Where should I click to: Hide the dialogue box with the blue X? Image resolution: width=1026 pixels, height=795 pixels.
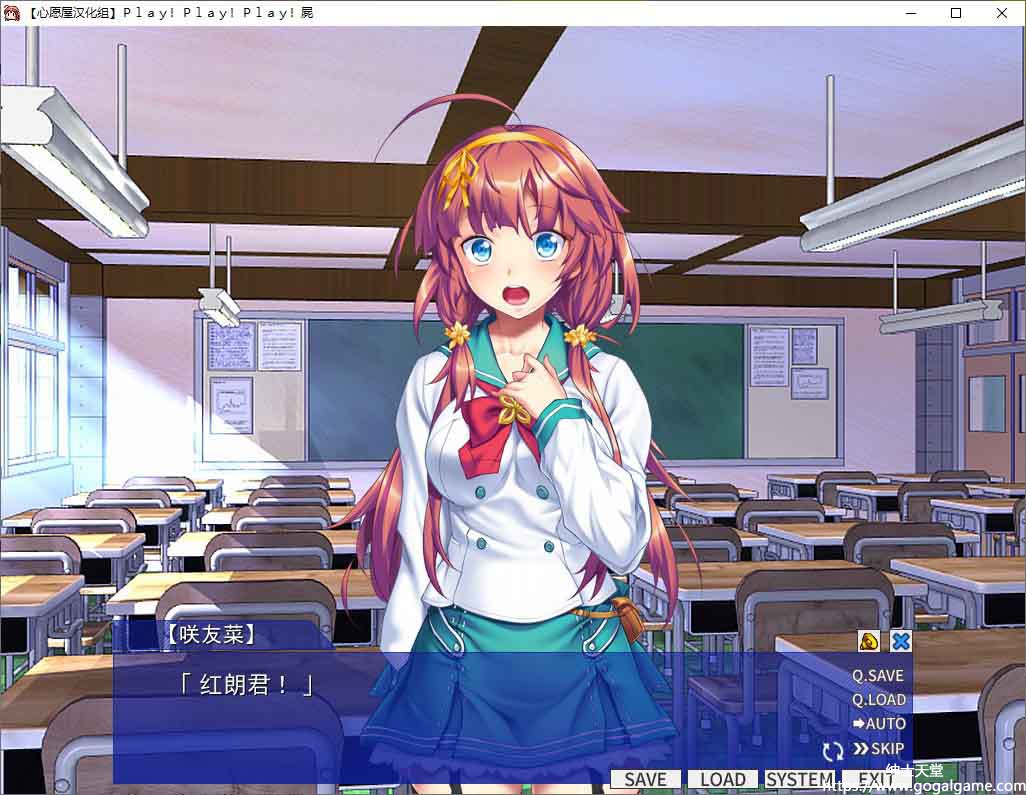901,642
